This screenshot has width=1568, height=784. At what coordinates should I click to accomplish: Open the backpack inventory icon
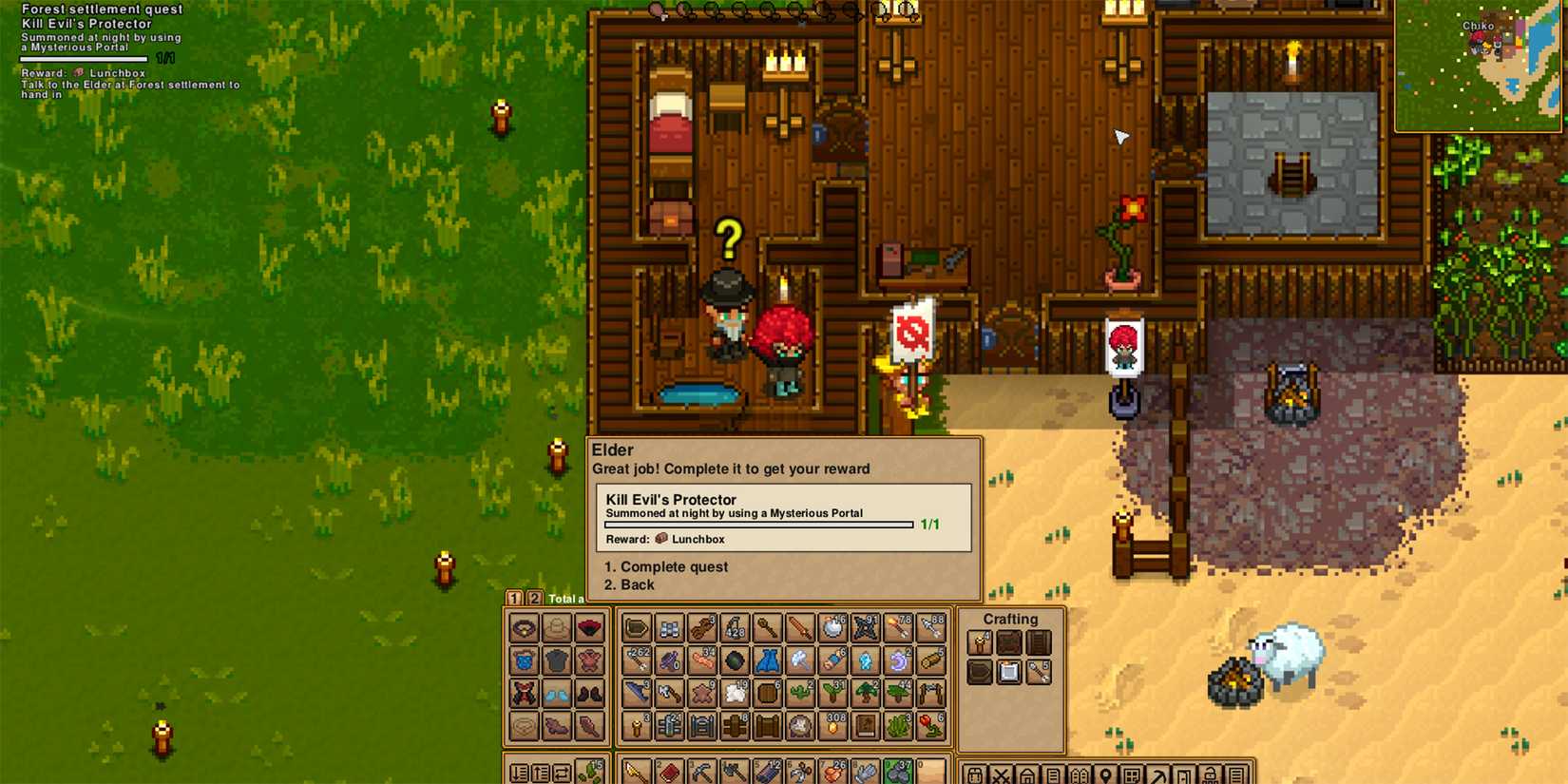pos(977,772)
